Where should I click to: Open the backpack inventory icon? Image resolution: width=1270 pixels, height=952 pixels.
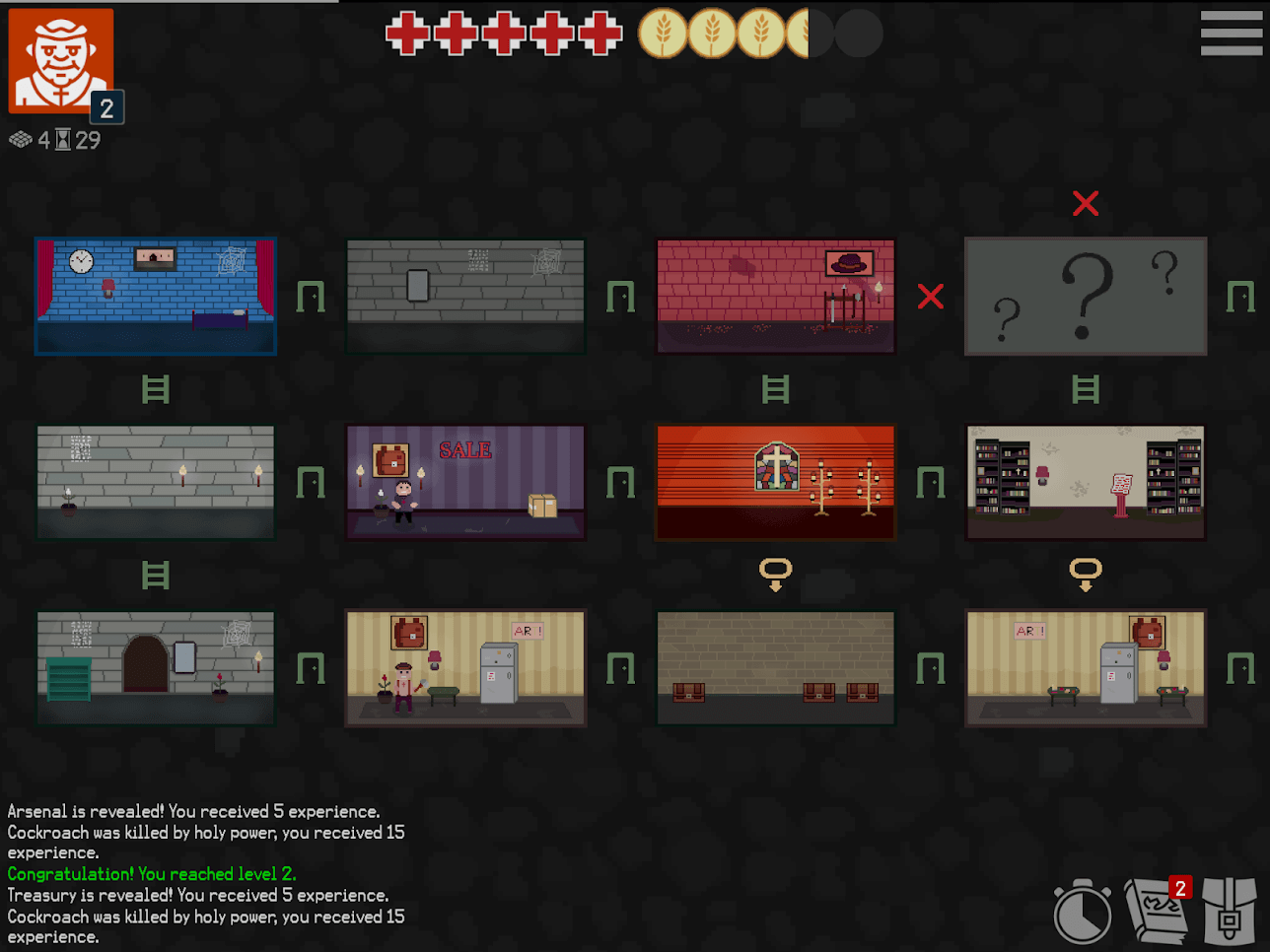(1231, 912)
